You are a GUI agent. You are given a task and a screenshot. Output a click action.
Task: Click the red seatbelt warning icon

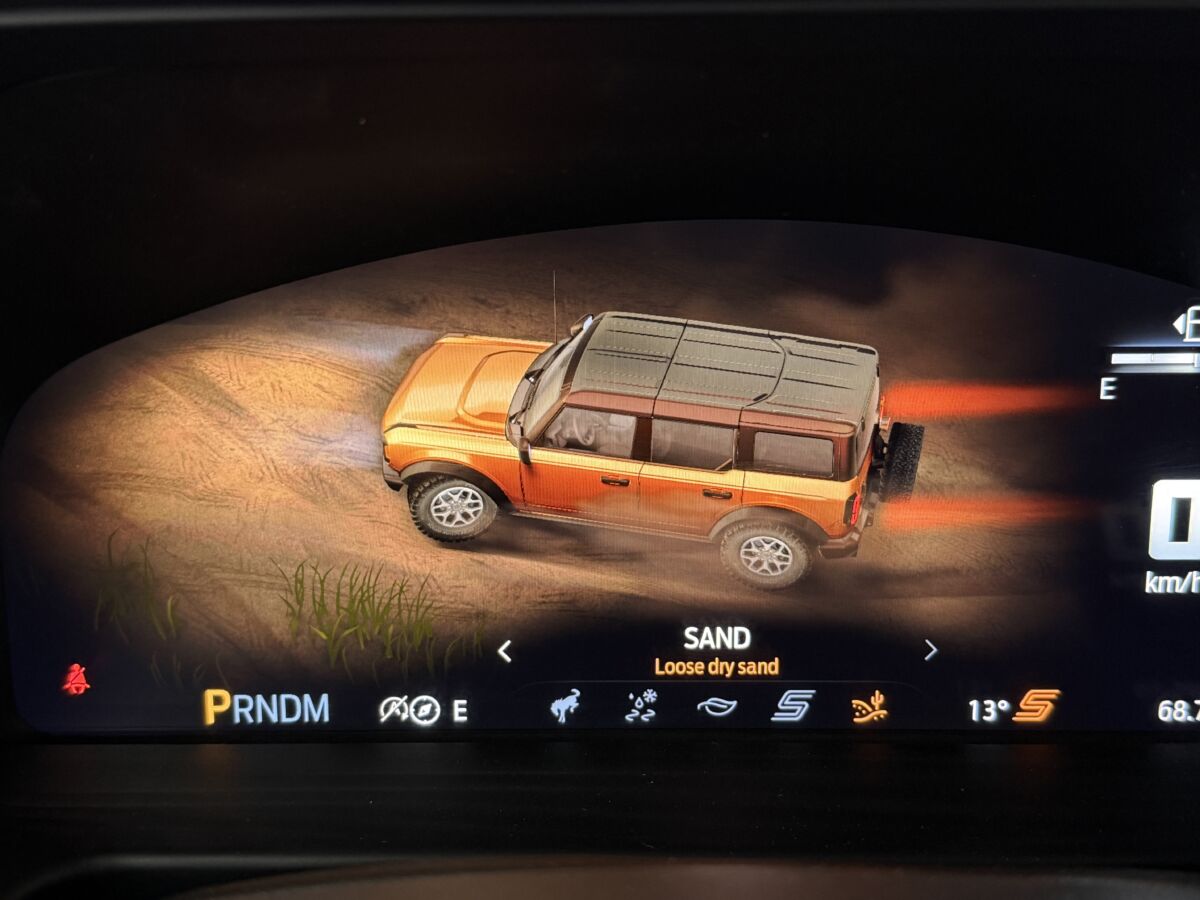point(75,679)
